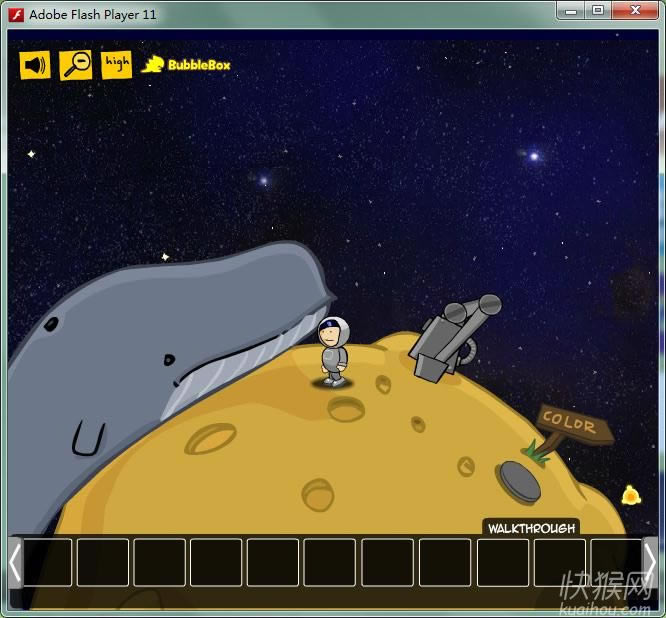Click the magnifying glass zoom button

[x=76, y=65]
